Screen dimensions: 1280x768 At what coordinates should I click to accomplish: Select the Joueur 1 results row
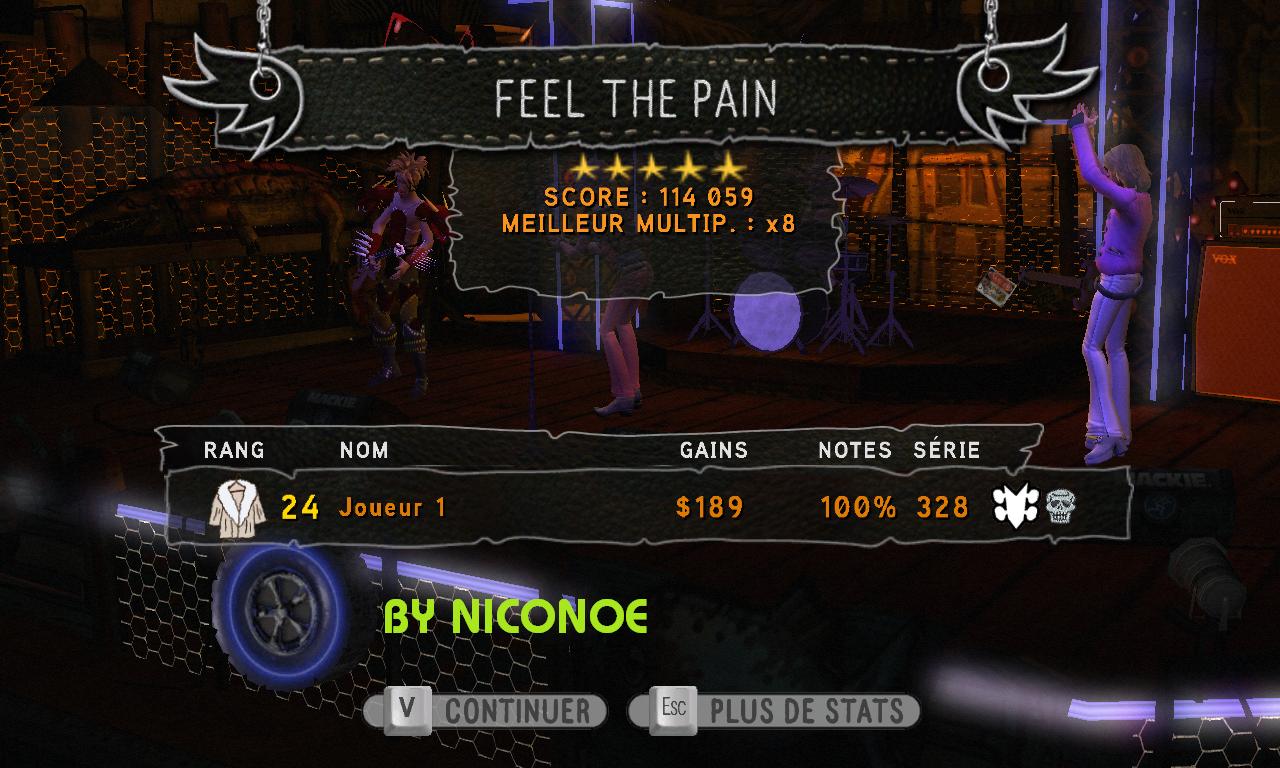tap(640, 507)
